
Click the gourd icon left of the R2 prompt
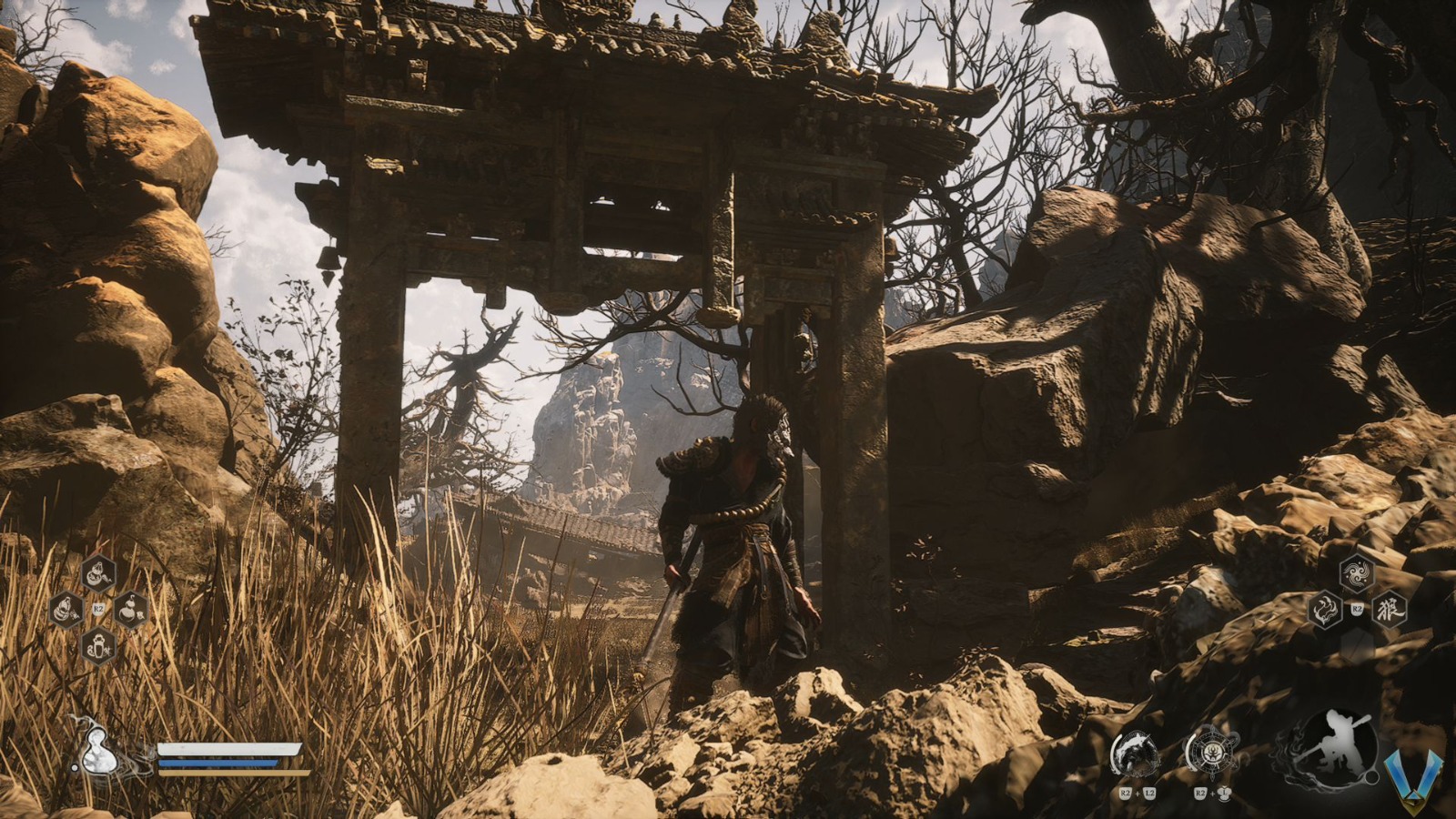point(64,608)
